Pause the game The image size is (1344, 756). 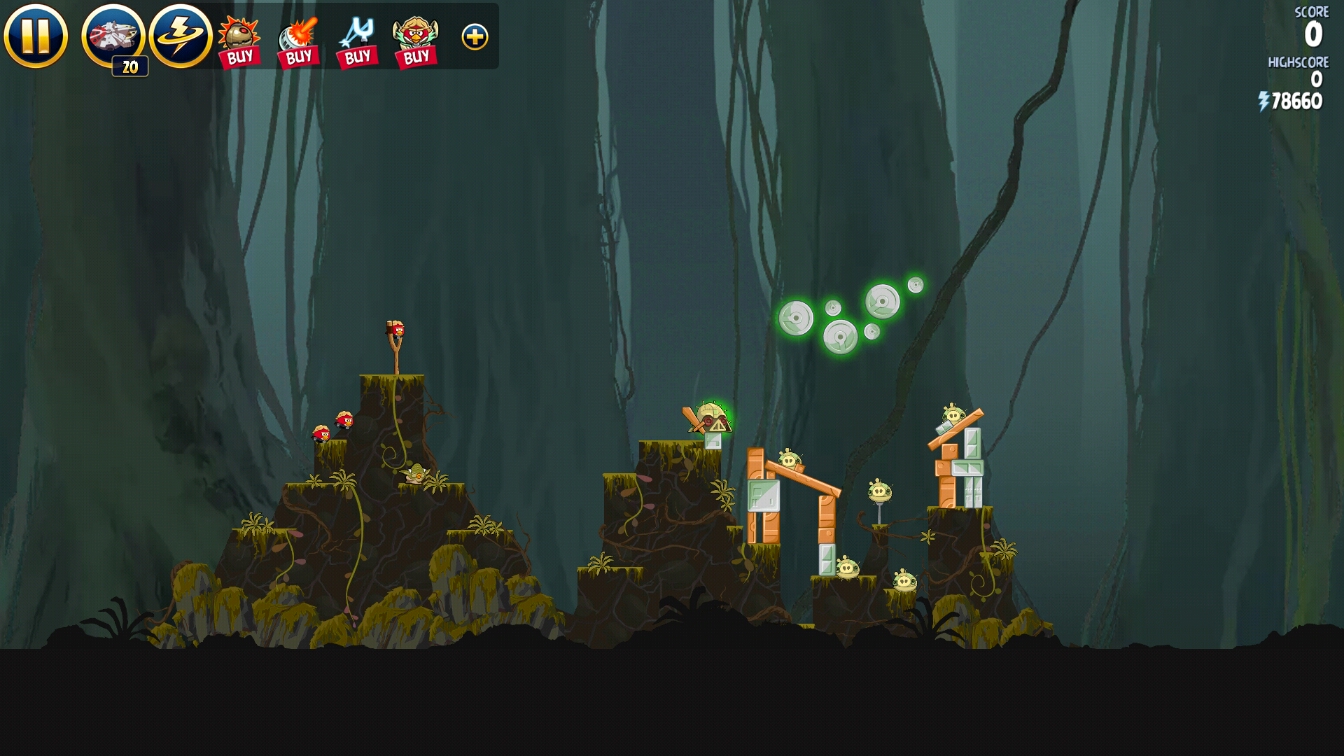tap(35, 36)
